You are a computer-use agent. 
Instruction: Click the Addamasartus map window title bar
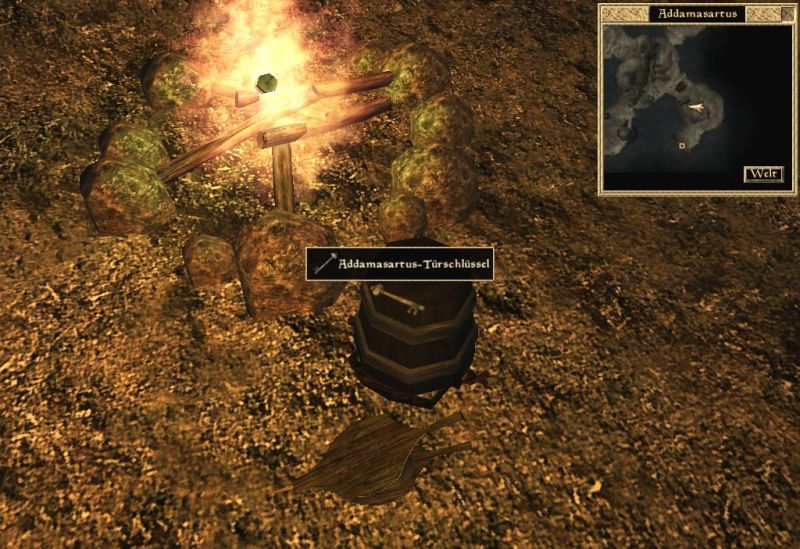(x=697, y=13)
